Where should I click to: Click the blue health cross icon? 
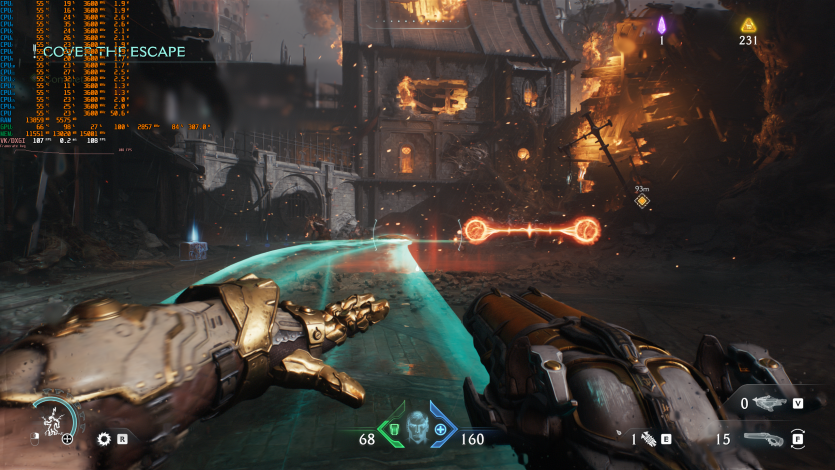tap(440, 430)
